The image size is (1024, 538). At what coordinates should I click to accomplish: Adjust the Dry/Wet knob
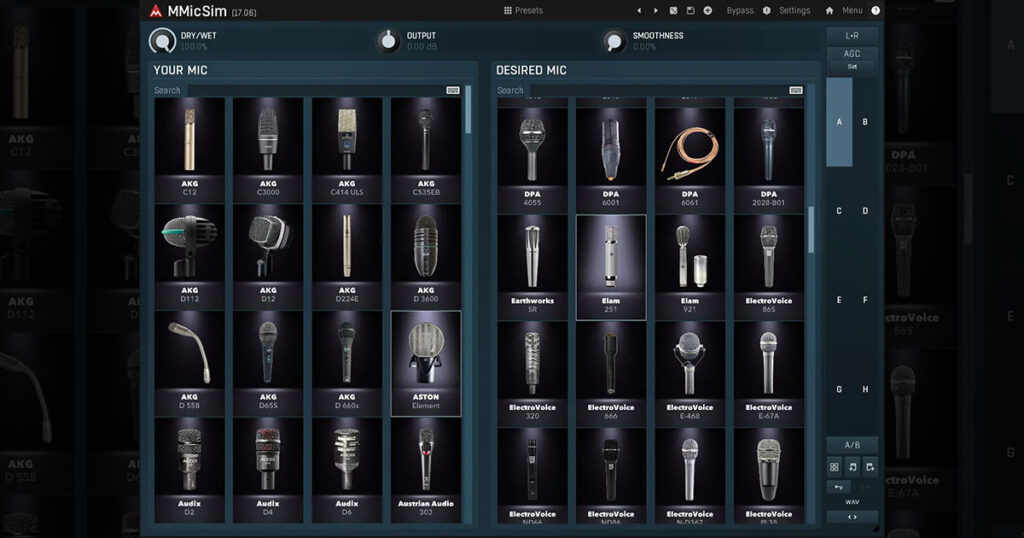click(161, 41)
